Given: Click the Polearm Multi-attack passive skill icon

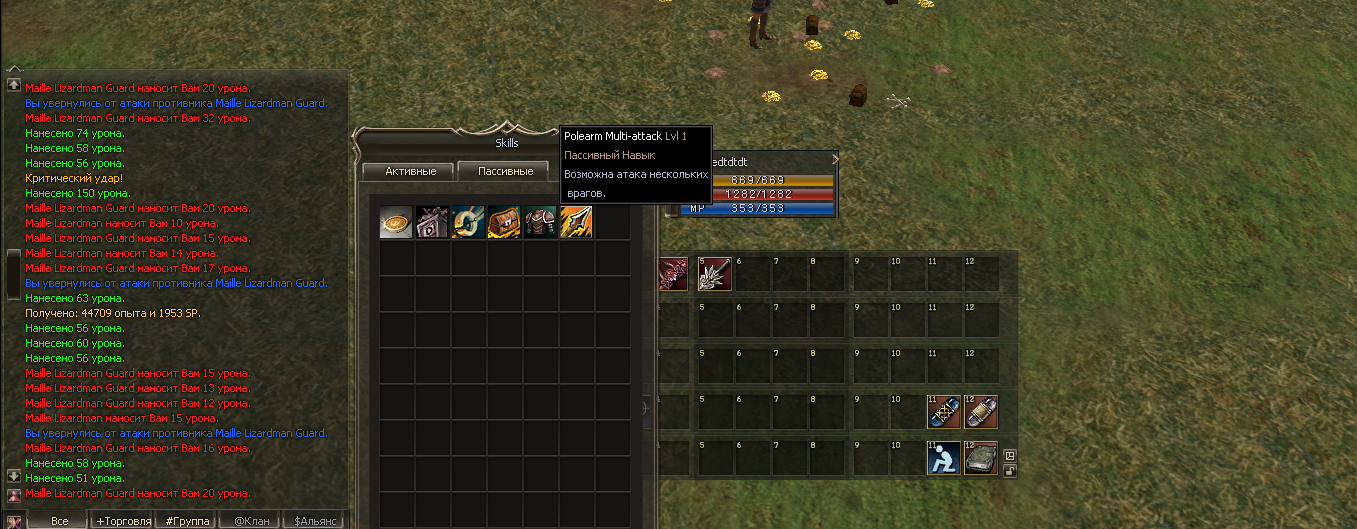Looking at the screenshot, I should (576, 222).
